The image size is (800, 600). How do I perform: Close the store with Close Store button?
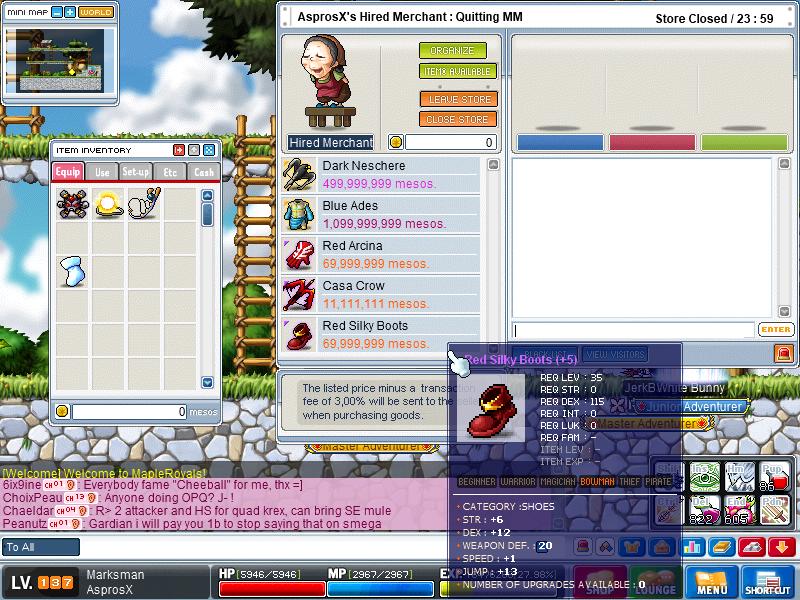click(458, 120)
